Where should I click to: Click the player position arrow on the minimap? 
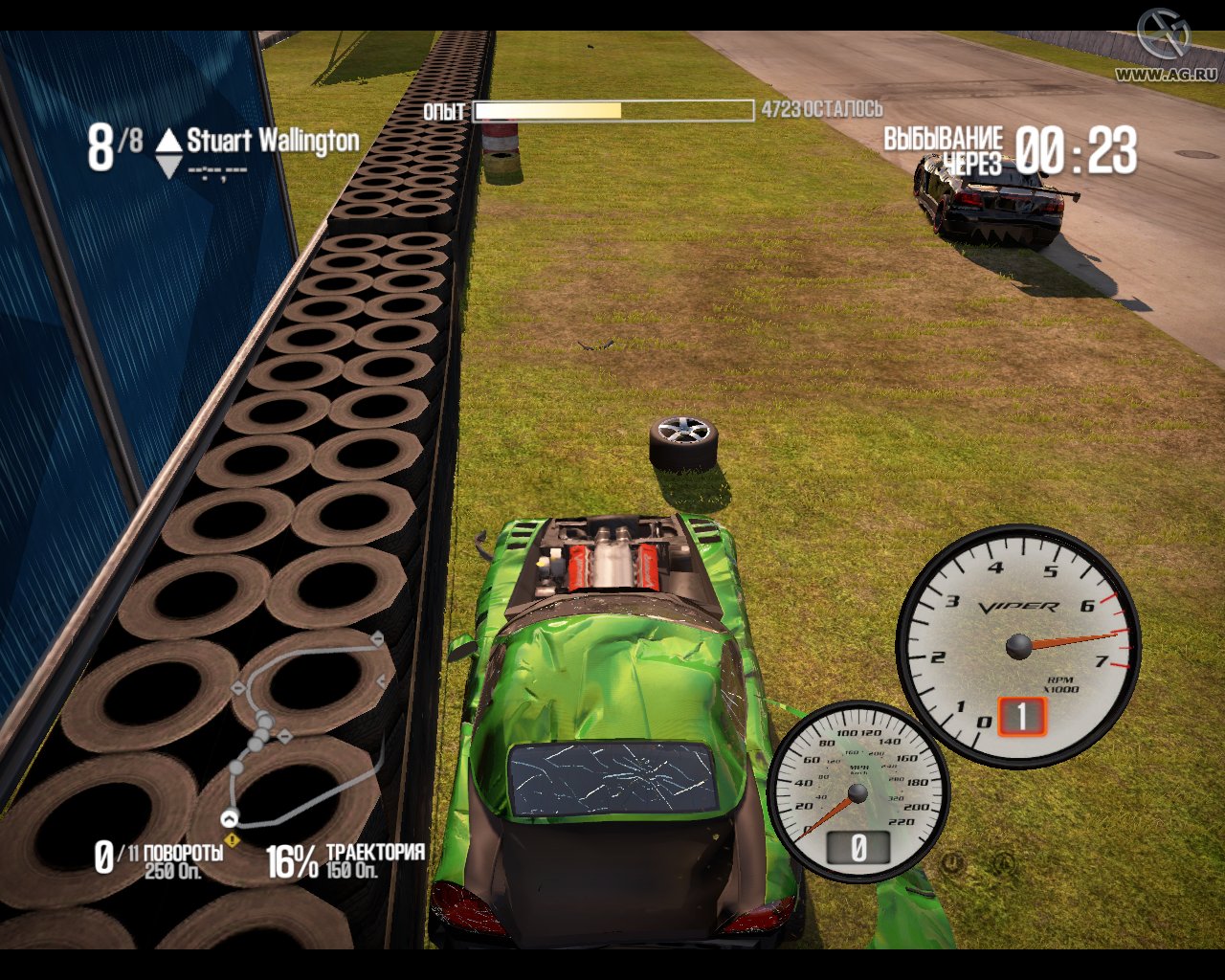230,818
